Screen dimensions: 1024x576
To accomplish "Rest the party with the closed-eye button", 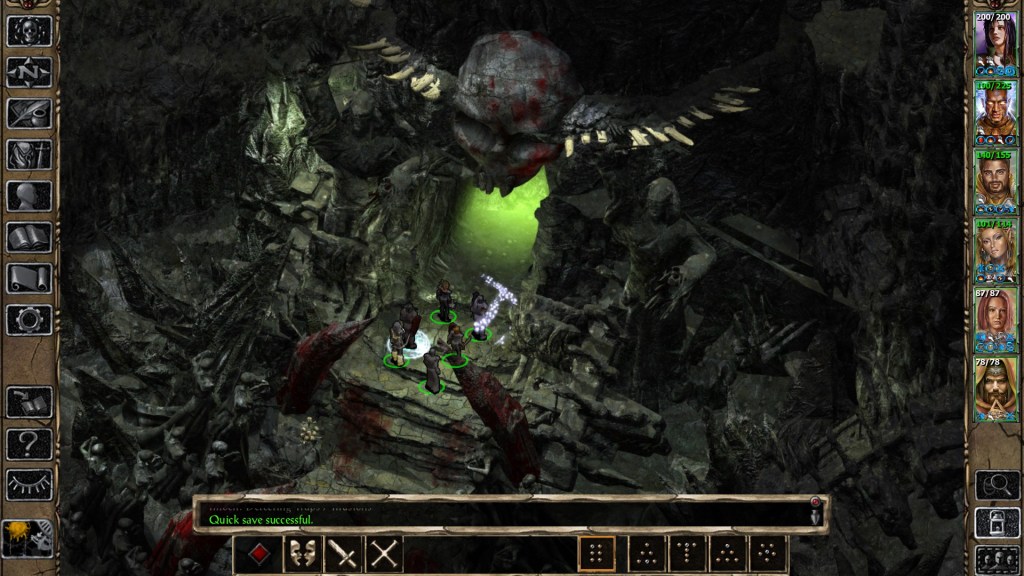I will tap(29, 484).
